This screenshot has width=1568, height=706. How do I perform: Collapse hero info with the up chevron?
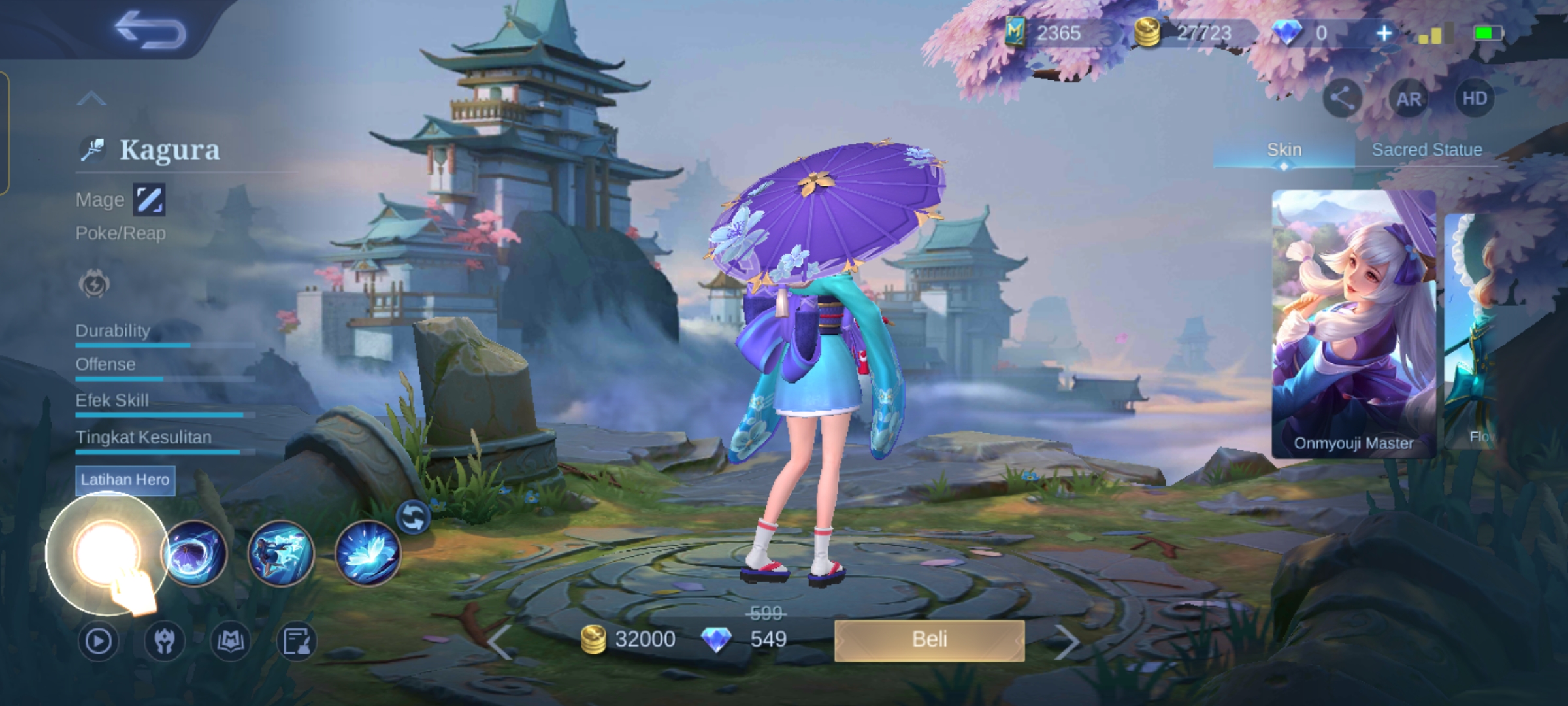(91, 99)
